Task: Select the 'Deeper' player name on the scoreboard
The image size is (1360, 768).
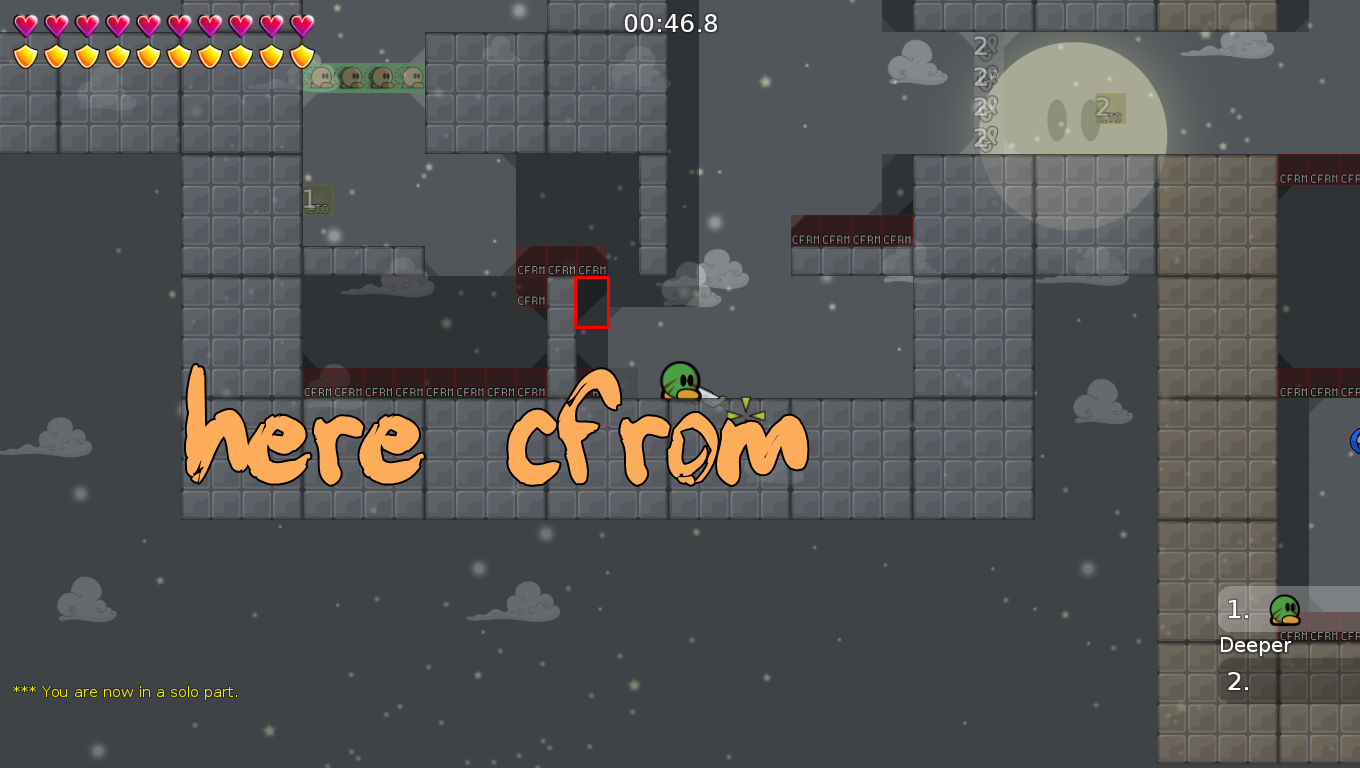Action: pos(1255,645)
